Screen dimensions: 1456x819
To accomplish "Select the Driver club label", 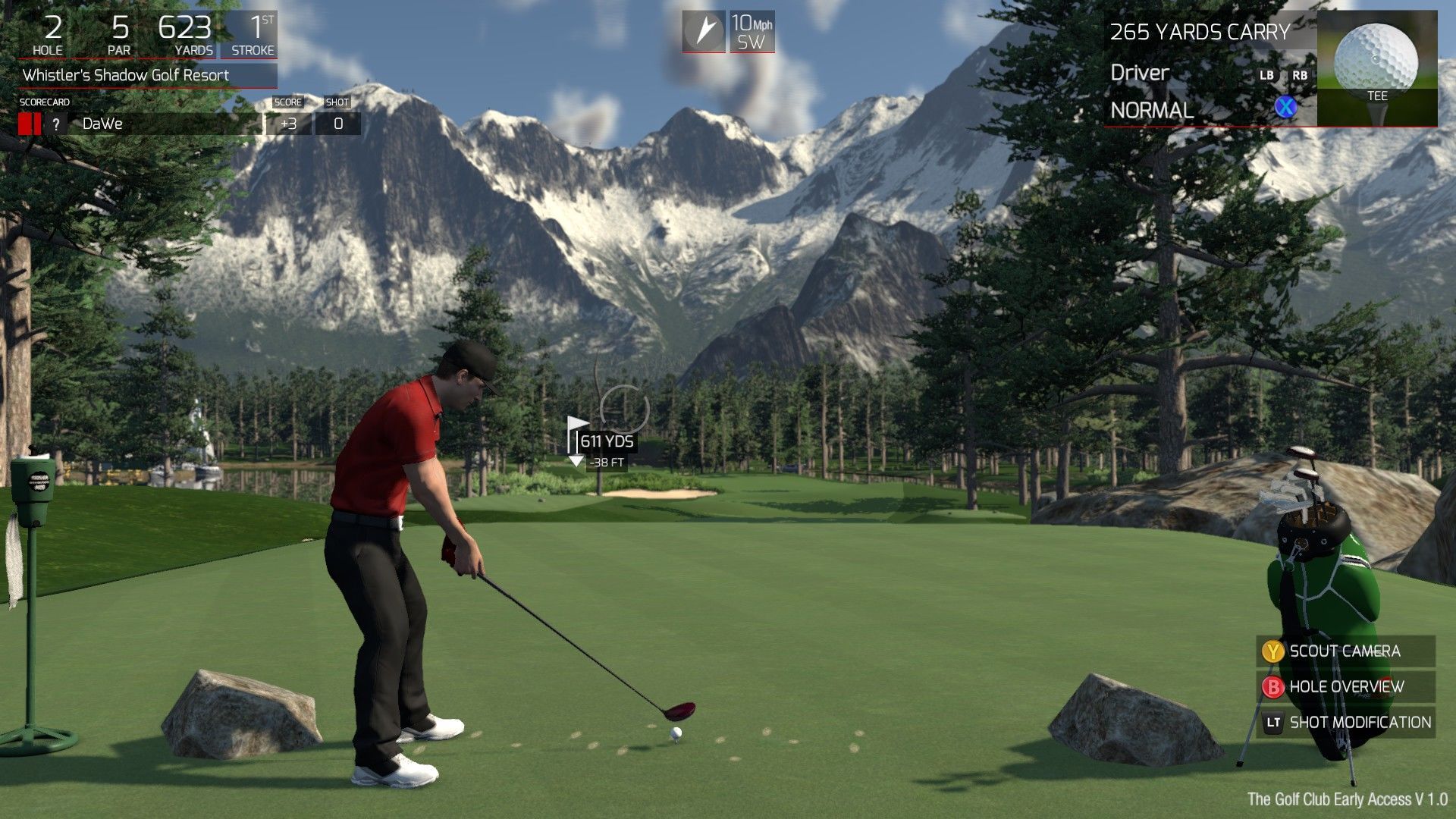I will coord(1140,73).
